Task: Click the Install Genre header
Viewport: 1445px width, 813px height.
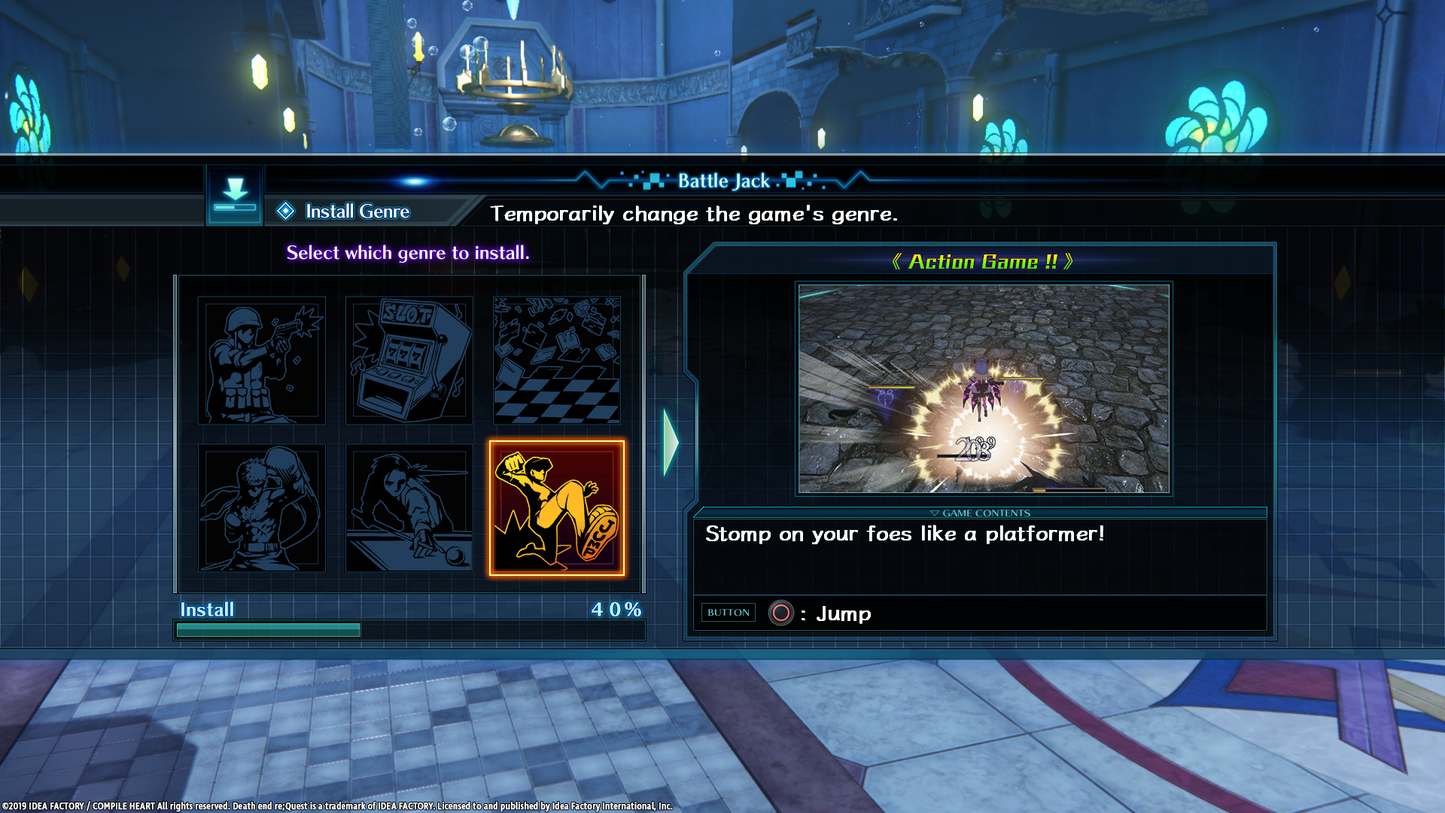Action: pos(356,211)
